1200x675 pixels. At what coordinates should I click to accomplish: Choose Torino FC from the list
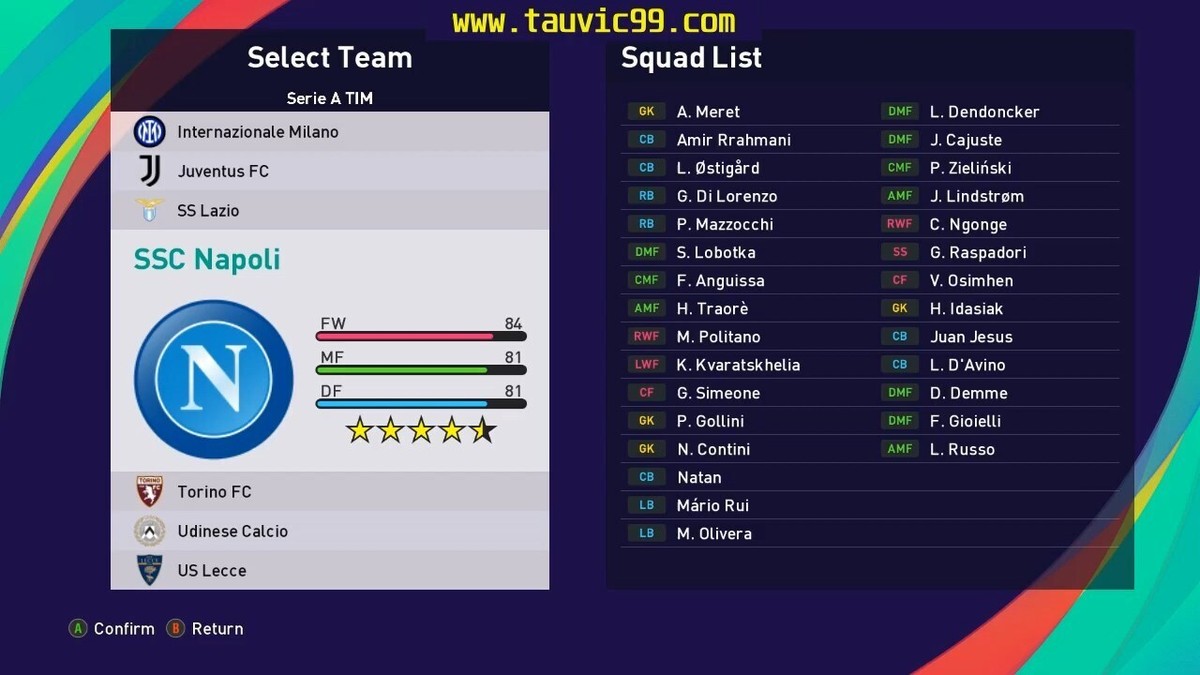point(214,492)
